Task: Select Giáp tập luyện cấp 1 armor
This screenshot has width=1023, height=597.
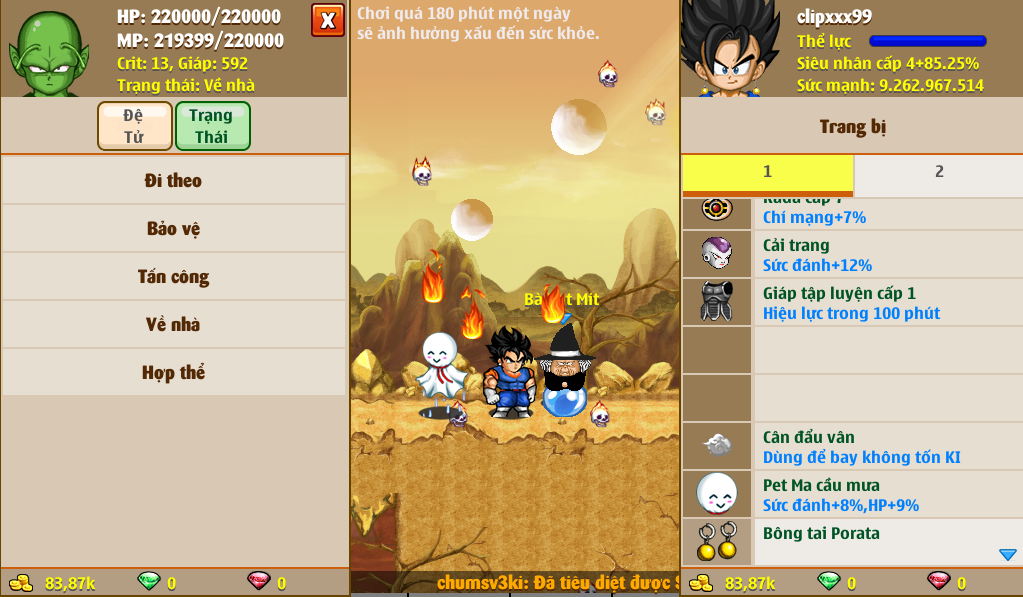Action: click(852, 303)
